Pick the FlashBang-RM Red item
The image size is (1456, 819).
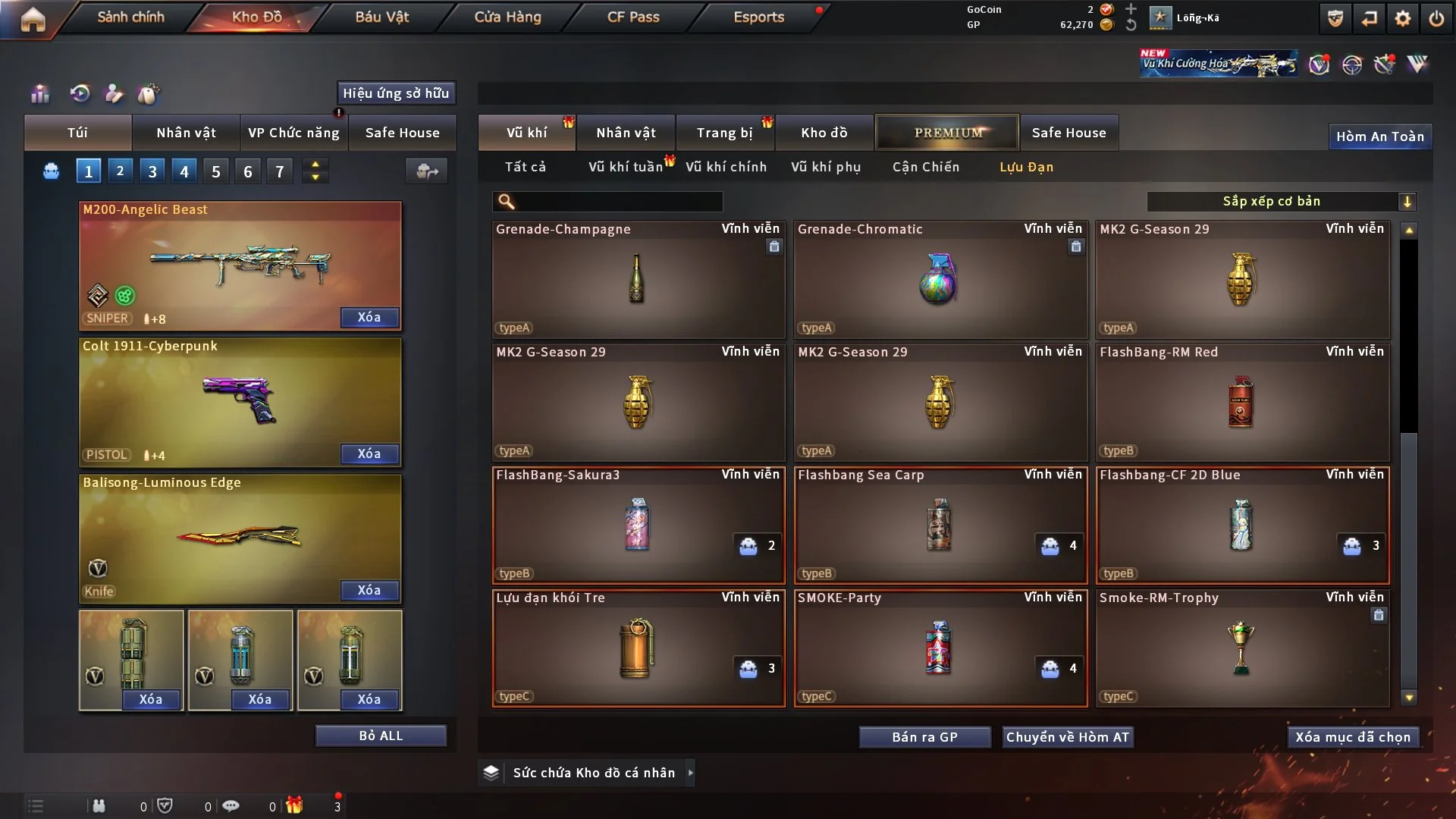(x=1241, y=402)
